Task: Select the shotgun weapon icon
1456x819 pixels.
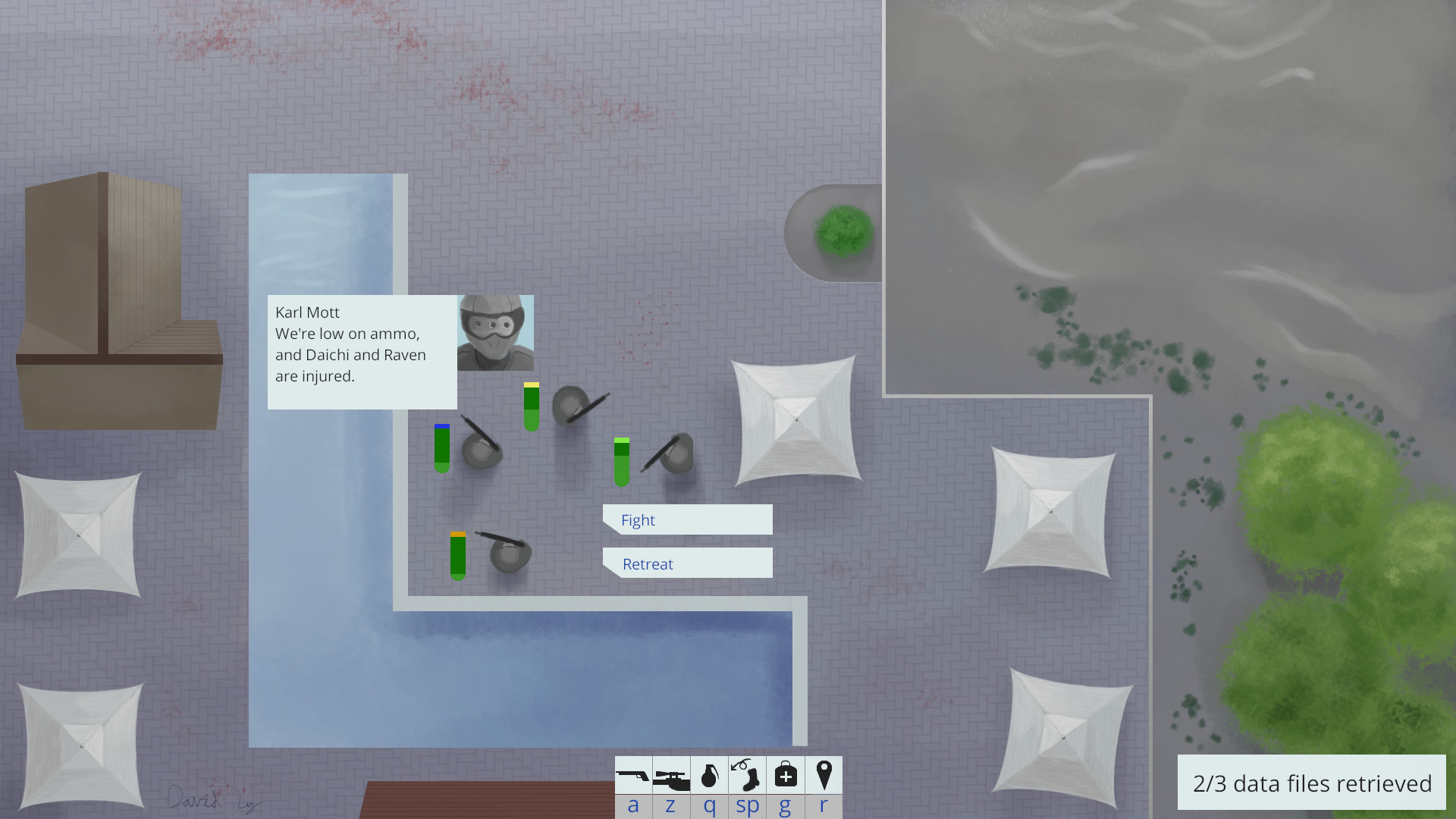Action: (x=633, y=776)
